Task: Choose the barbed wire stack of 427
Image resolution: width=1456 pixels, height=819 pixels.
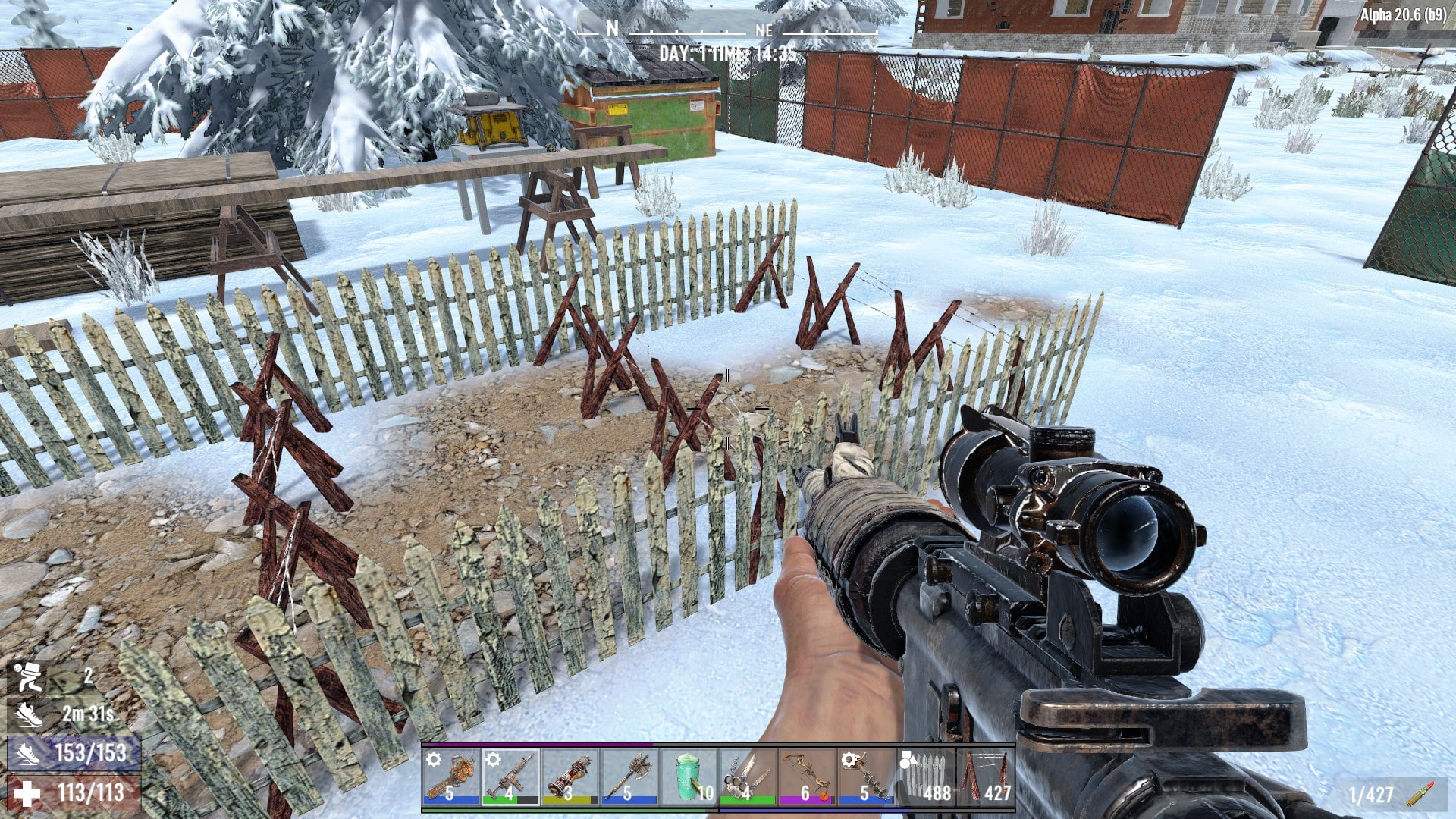Action: (985, 777)
